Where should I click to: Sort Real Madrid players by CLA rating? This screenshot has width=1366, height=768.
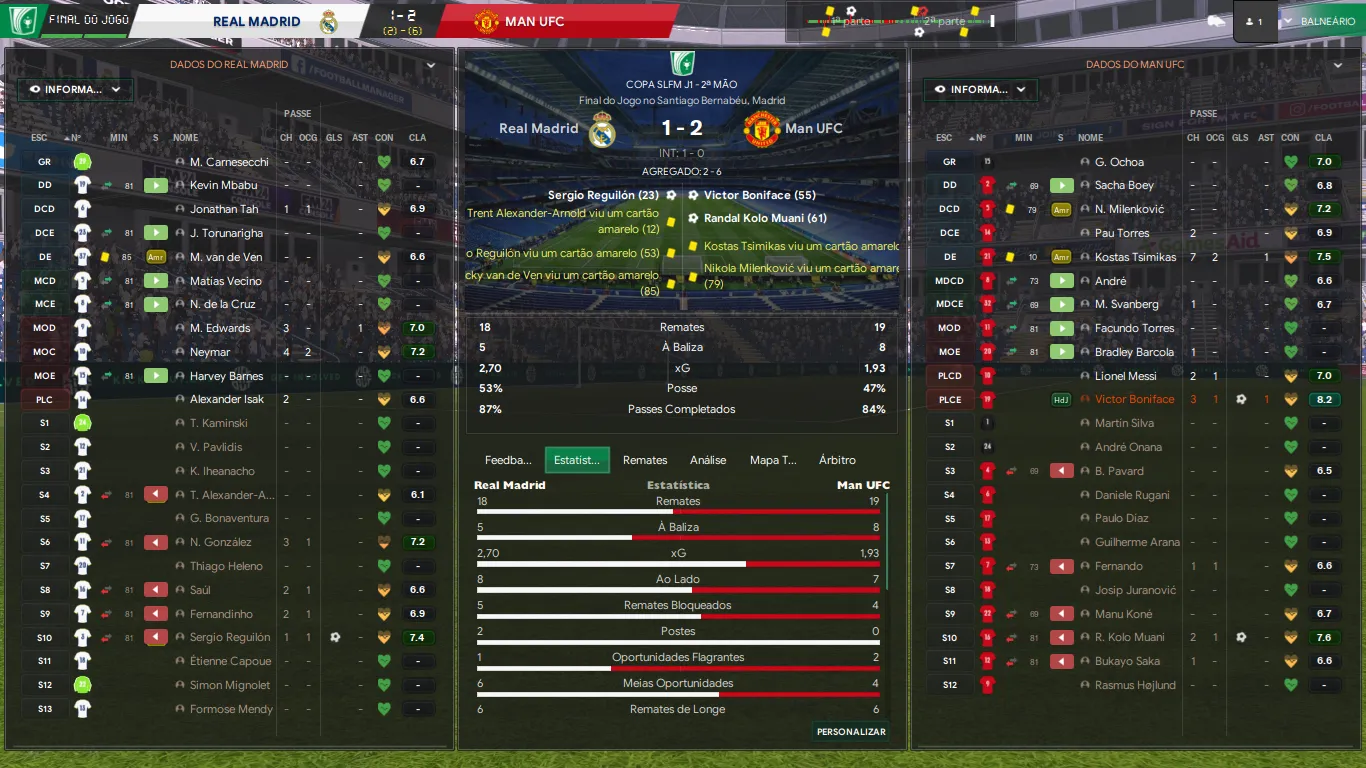pyautogui.click(x=417, y=138)
